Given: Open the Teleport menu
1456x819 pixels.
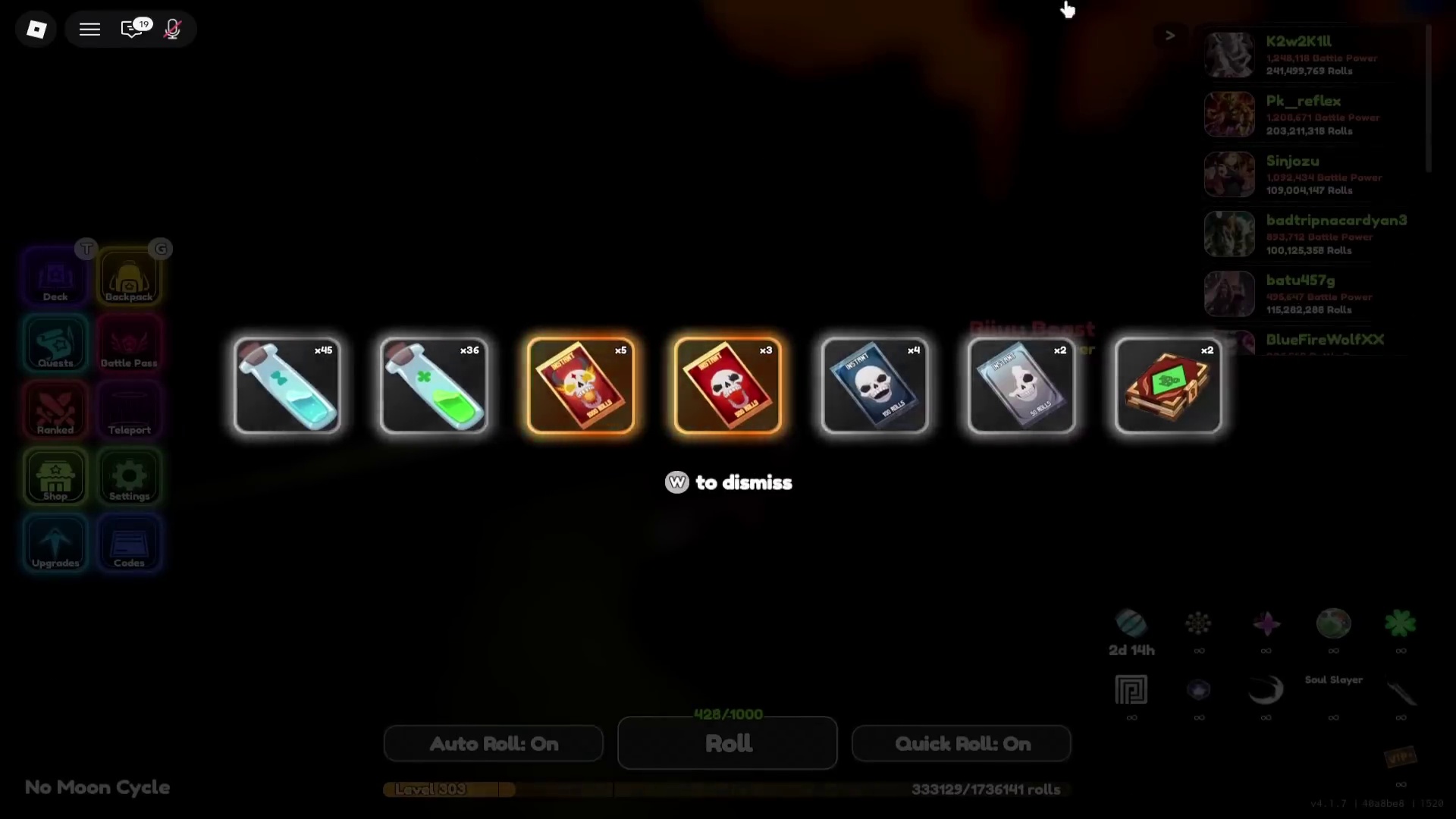Looking at the screenshot, I should 129,411.
